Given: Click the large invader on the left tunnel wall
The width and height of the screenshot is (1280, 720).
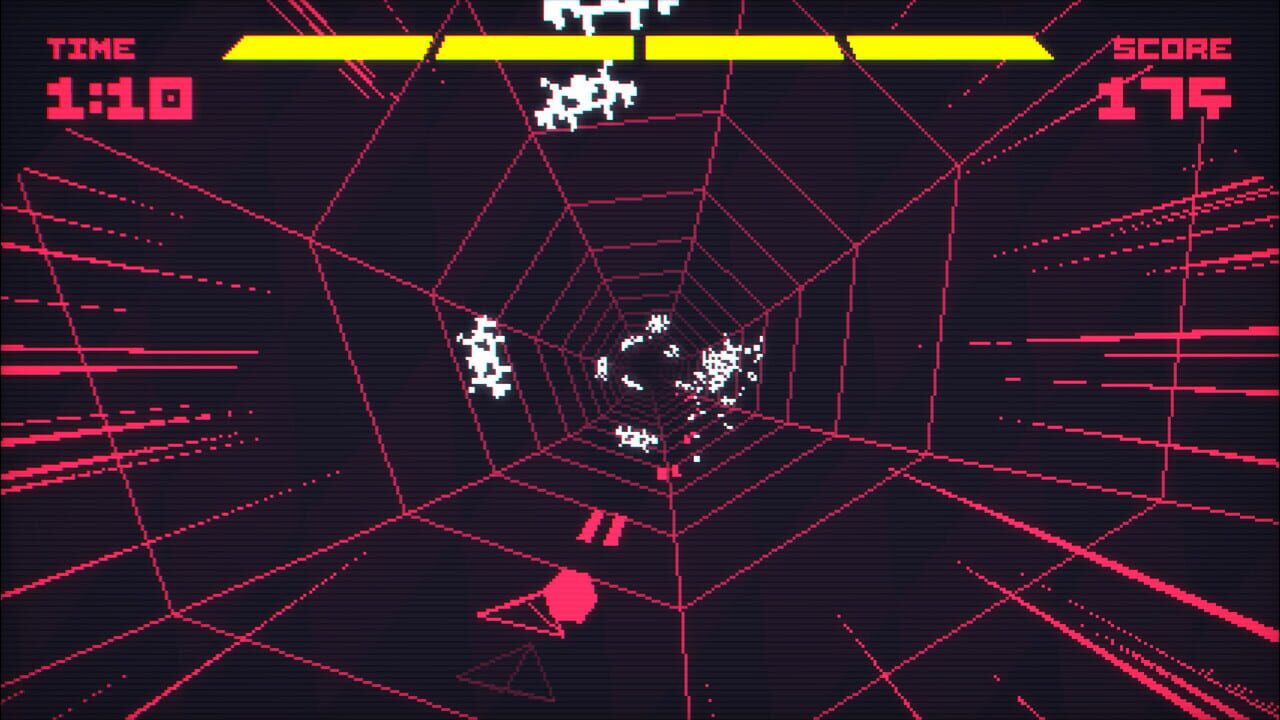Looking at the screenshot, I should point(485,355).
